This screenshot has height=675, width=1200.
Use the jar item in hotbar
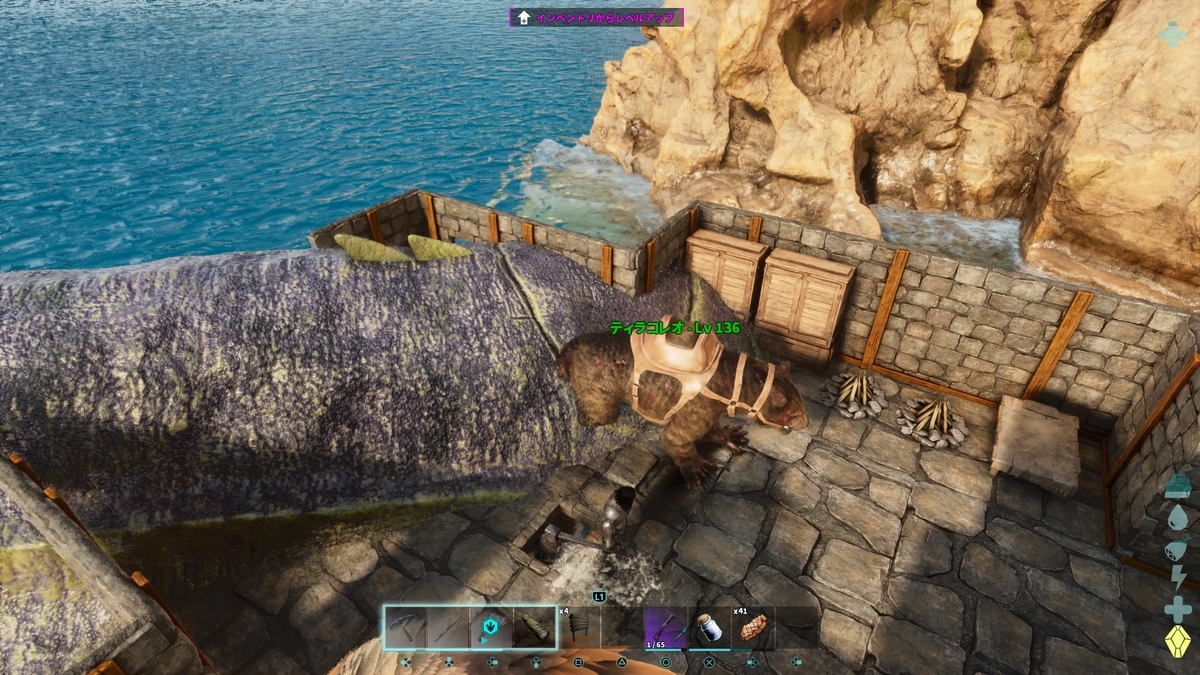[708, 628]
